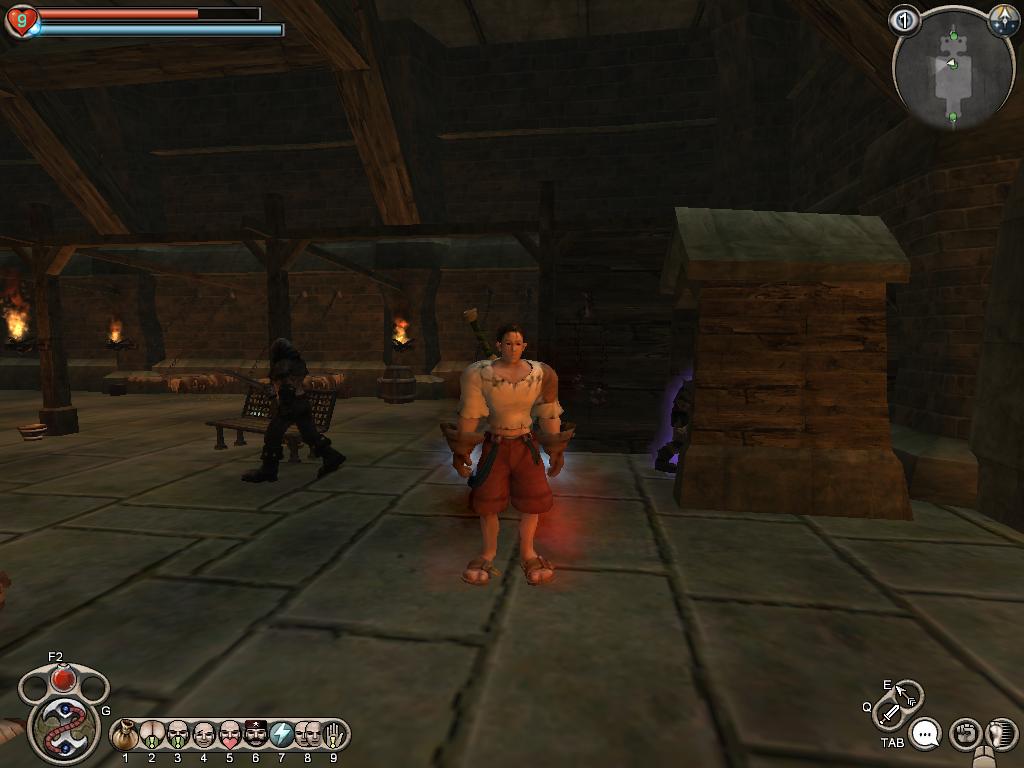Click the eye icon numbered 1
This screenshot has height=768, width=1024.
[x=904, y=20]
